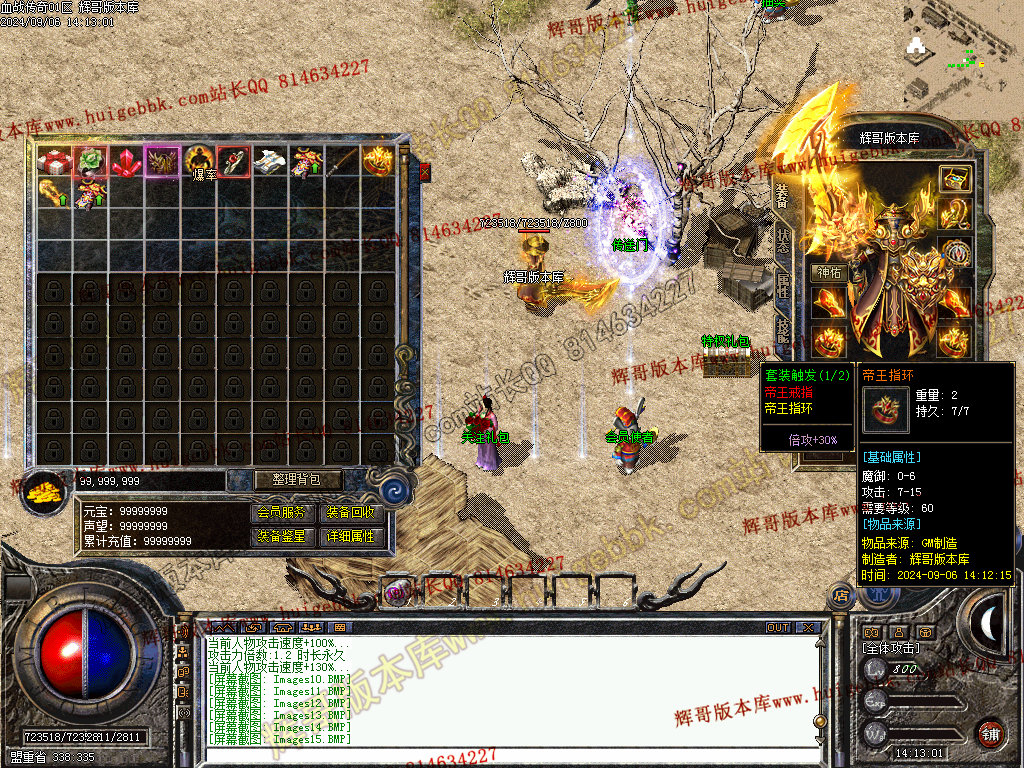The width and height of the screenshot is (1024, 768).
Task: Select the red-white gift box item
Action: tap(54, 161)
